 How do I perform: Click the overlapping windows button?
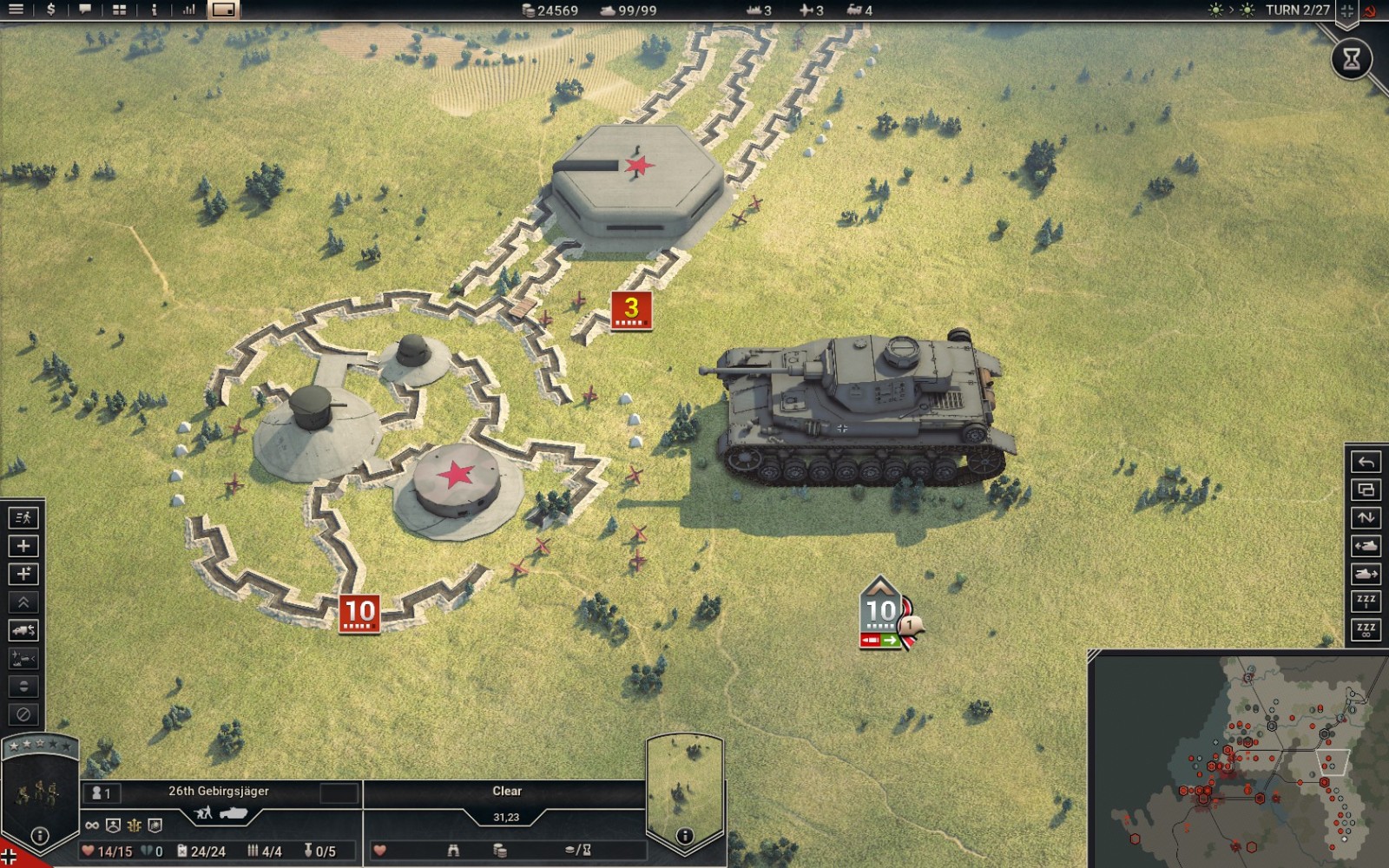(1366, 490)
